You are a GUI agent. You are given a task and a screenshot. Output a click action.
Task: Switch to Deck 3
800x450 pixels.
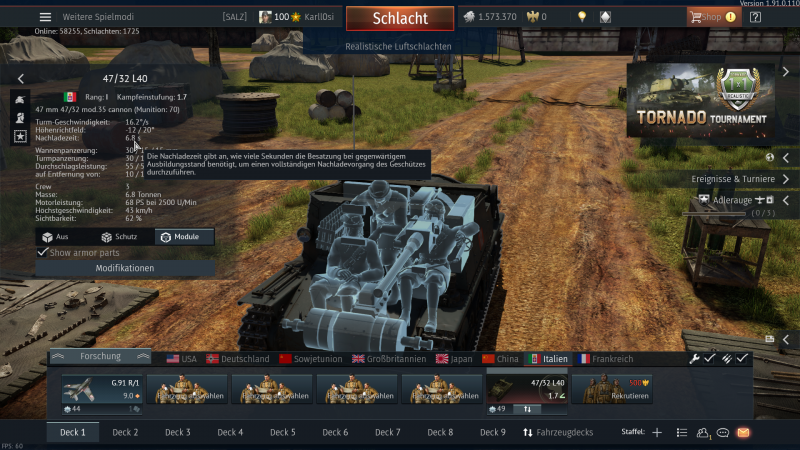(x=178, y=432)
